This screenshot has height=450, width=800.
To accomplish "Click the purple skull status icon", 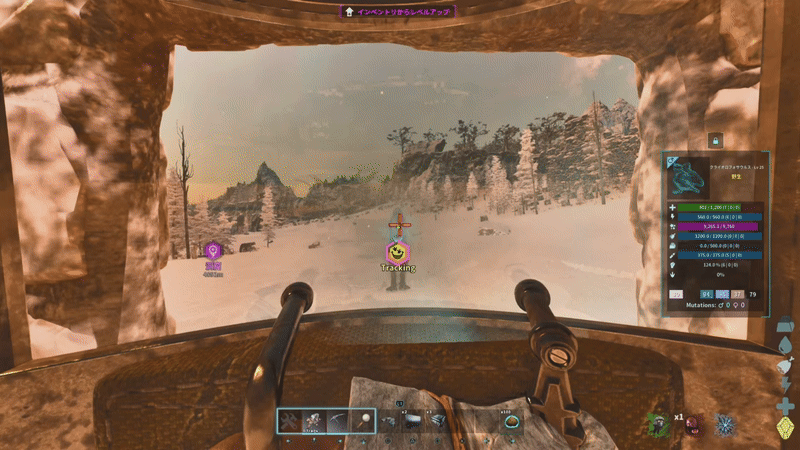I will coord(692,426).
